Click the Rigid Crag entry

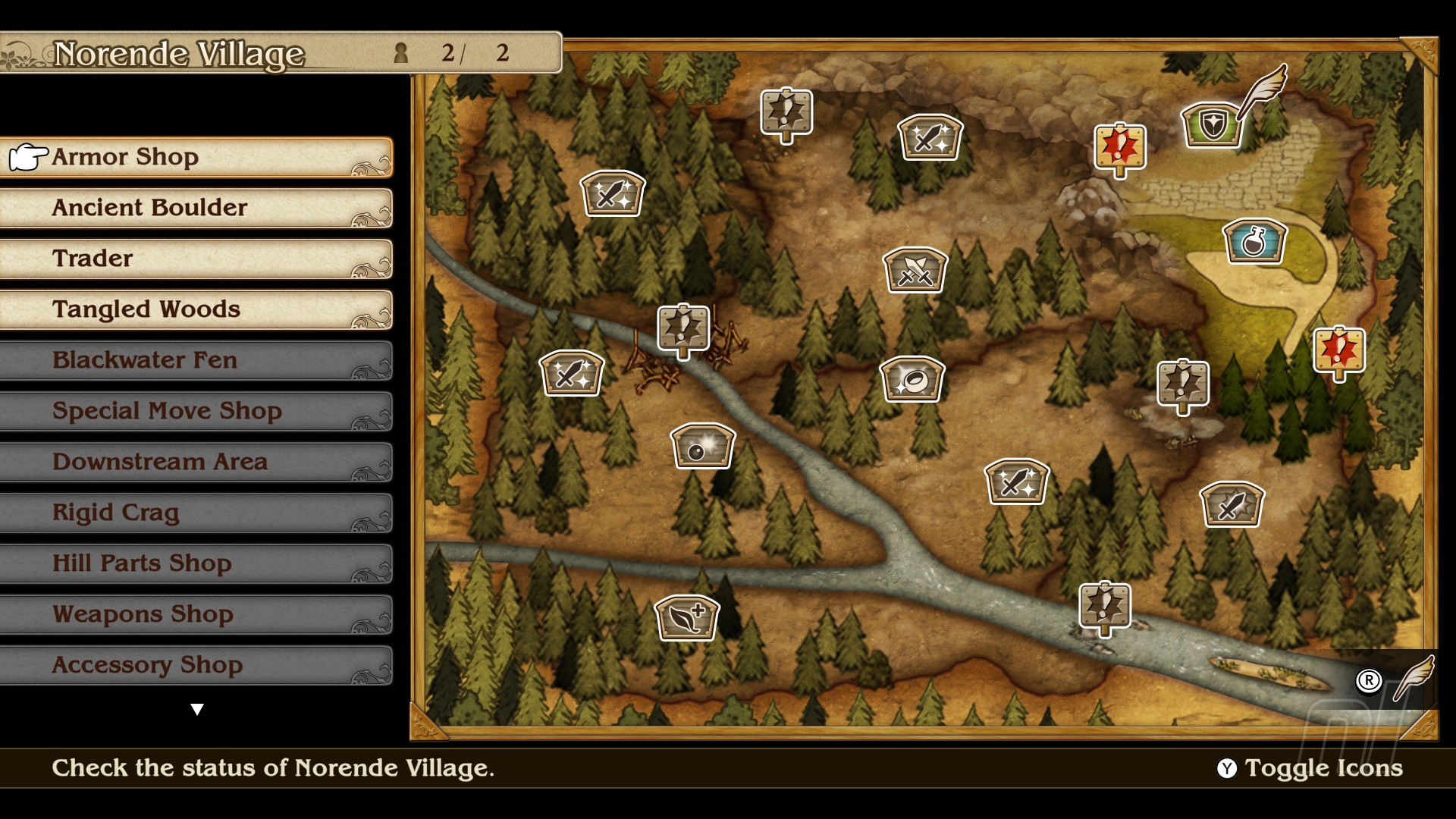click(197, 513)
